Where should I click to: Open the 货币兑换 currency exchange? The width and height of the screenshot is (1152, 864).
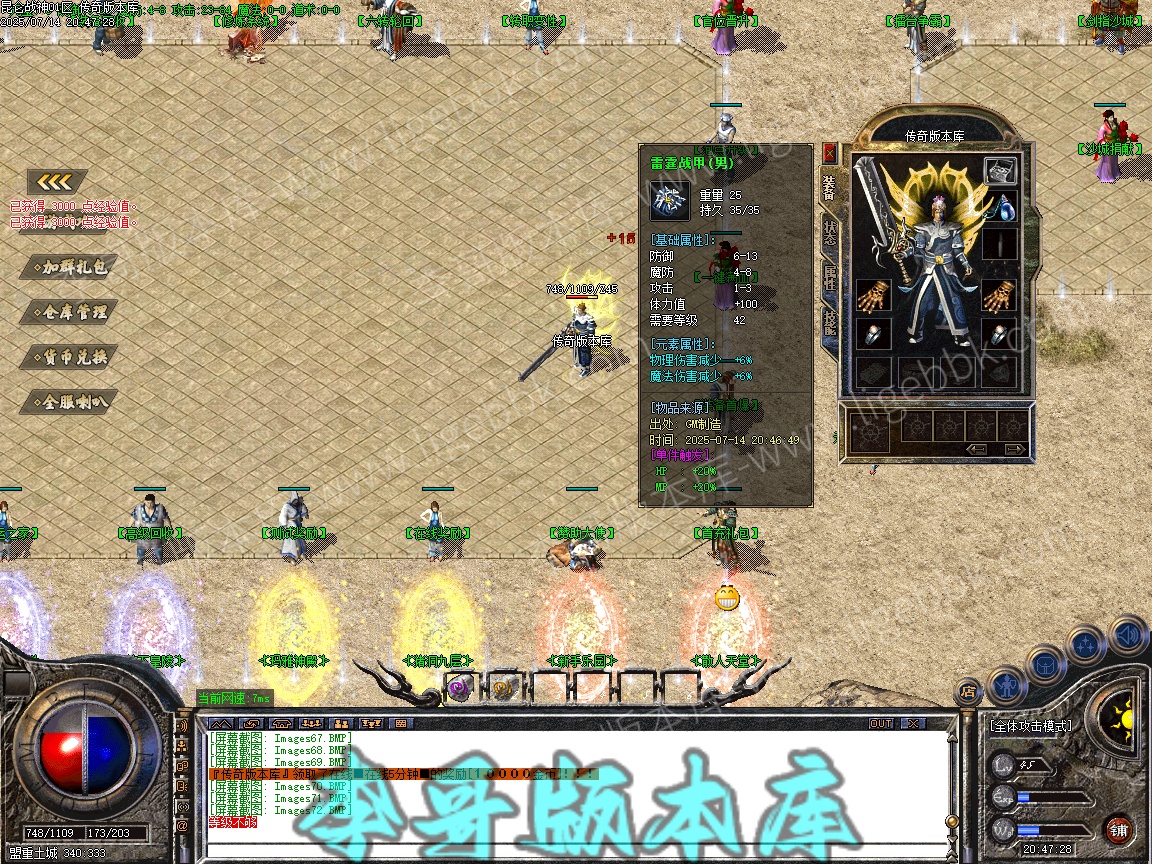coord(70,357)
